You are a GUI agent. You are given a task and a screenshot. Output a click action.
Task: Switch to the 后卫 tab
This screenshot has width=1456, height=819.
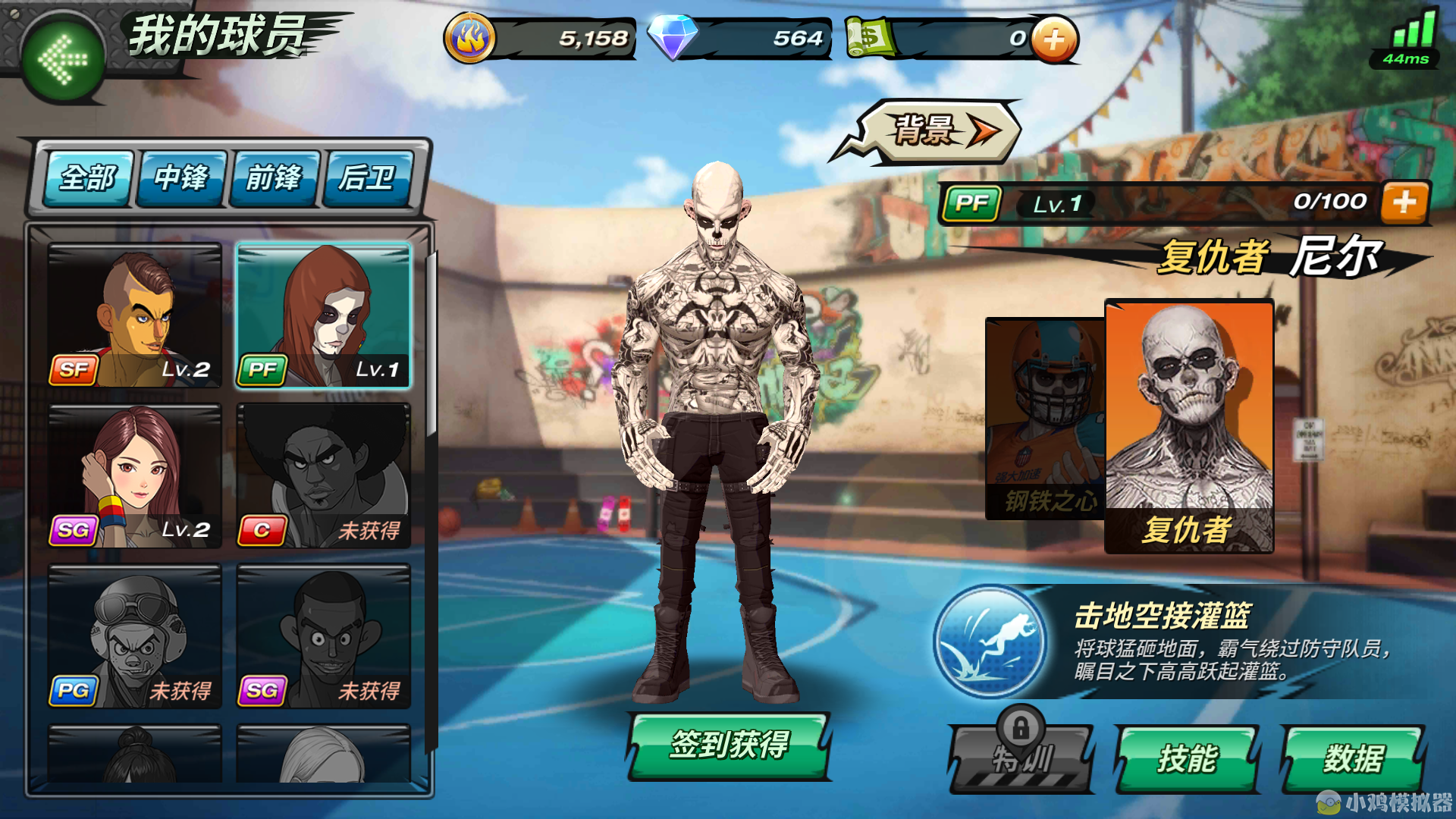[x=368, y=178]
